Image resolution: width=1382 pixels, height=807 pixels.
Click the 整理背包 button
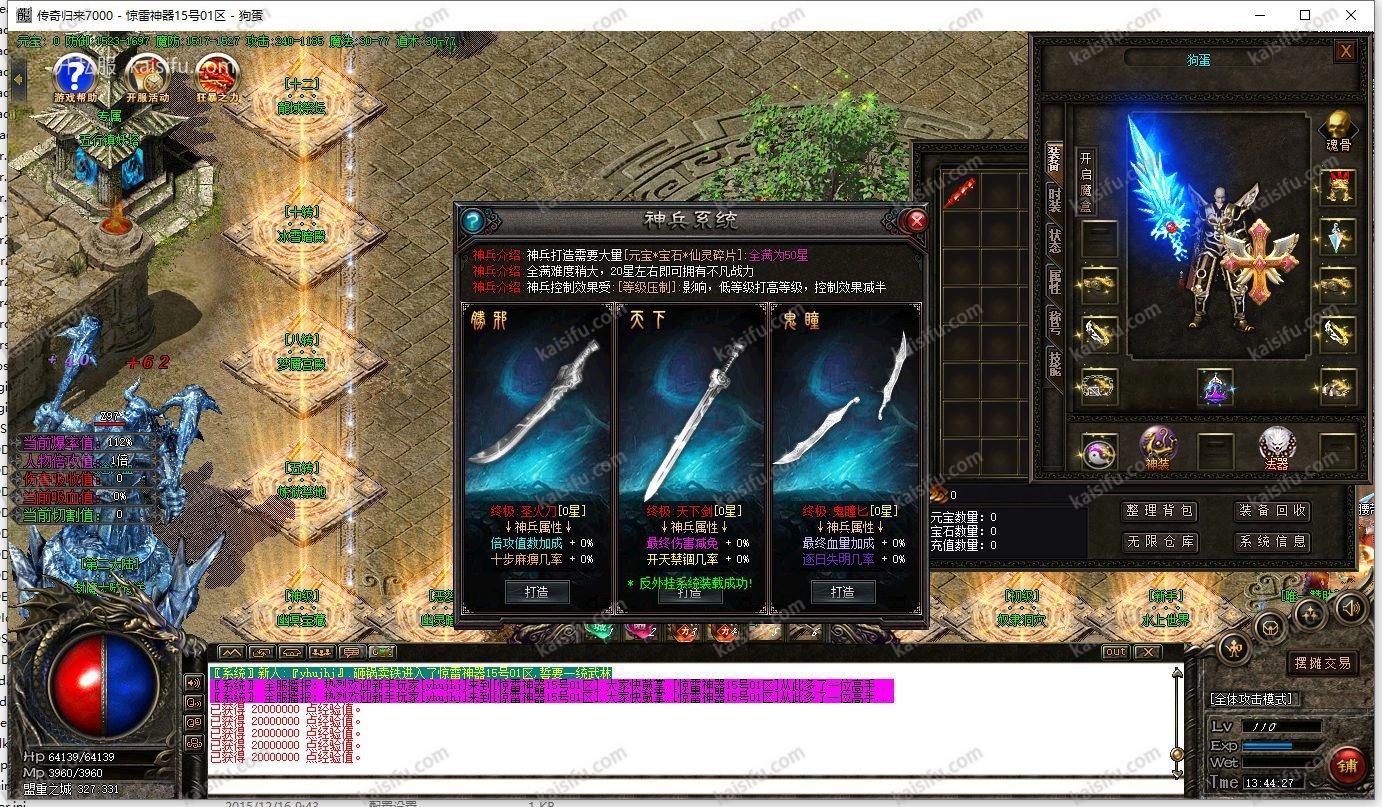click(1157, 511)
